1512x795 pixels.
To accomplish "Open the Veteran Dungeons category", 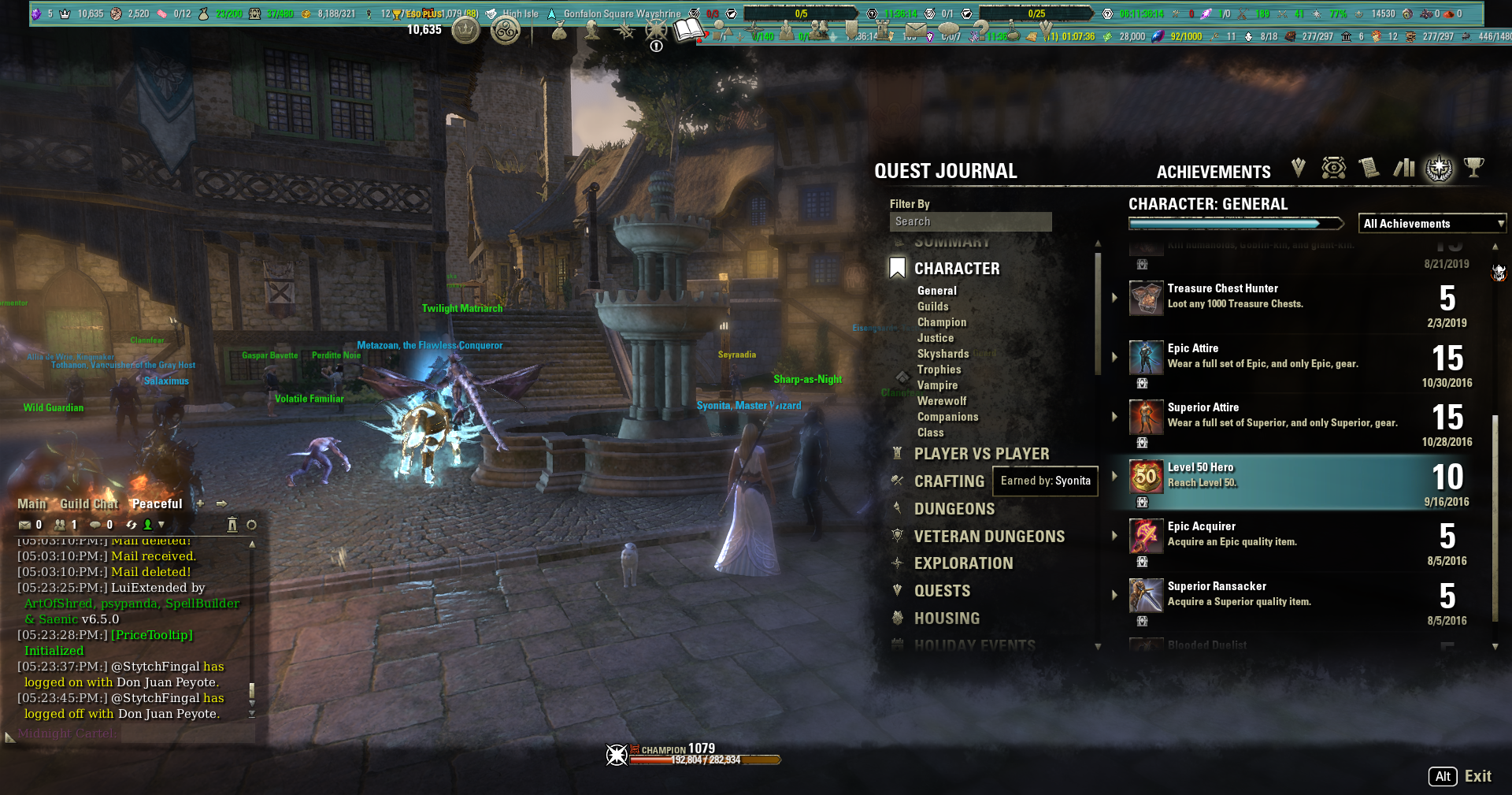I will (989, 537).
